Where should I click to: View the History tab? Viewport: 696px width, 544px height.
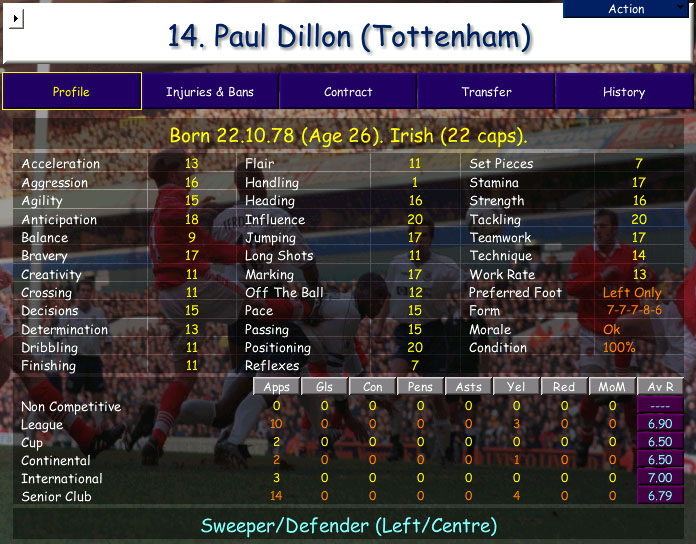point(624,92)
